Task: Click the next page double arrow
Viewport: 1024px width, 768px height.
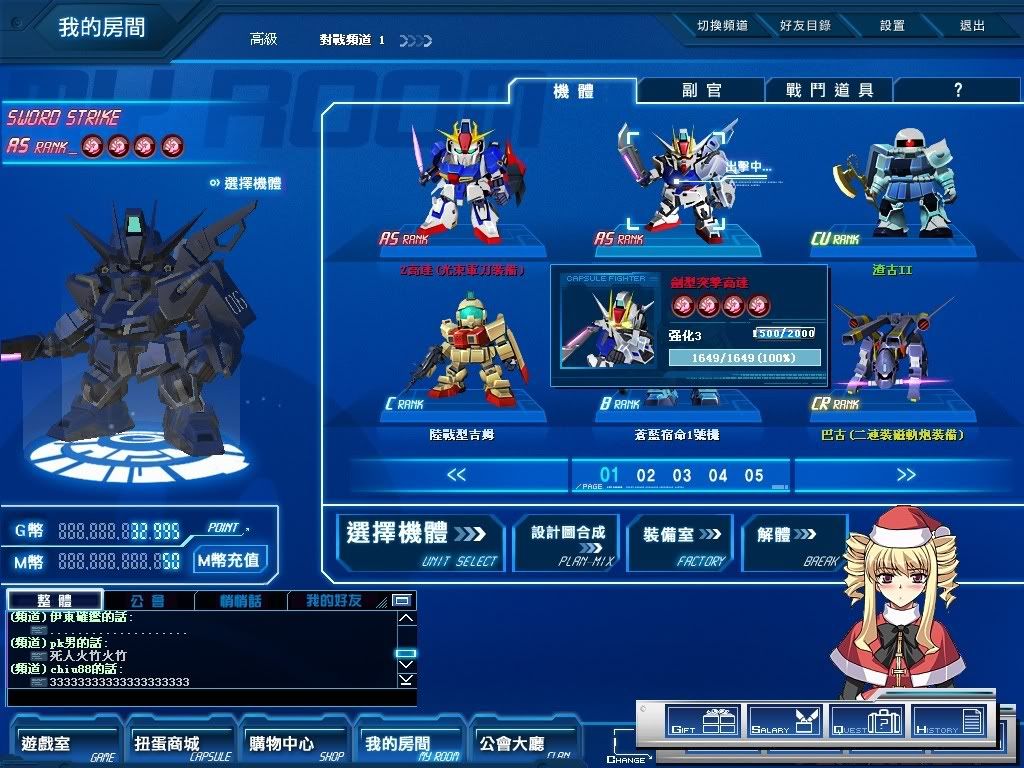Action: point(905,475)
